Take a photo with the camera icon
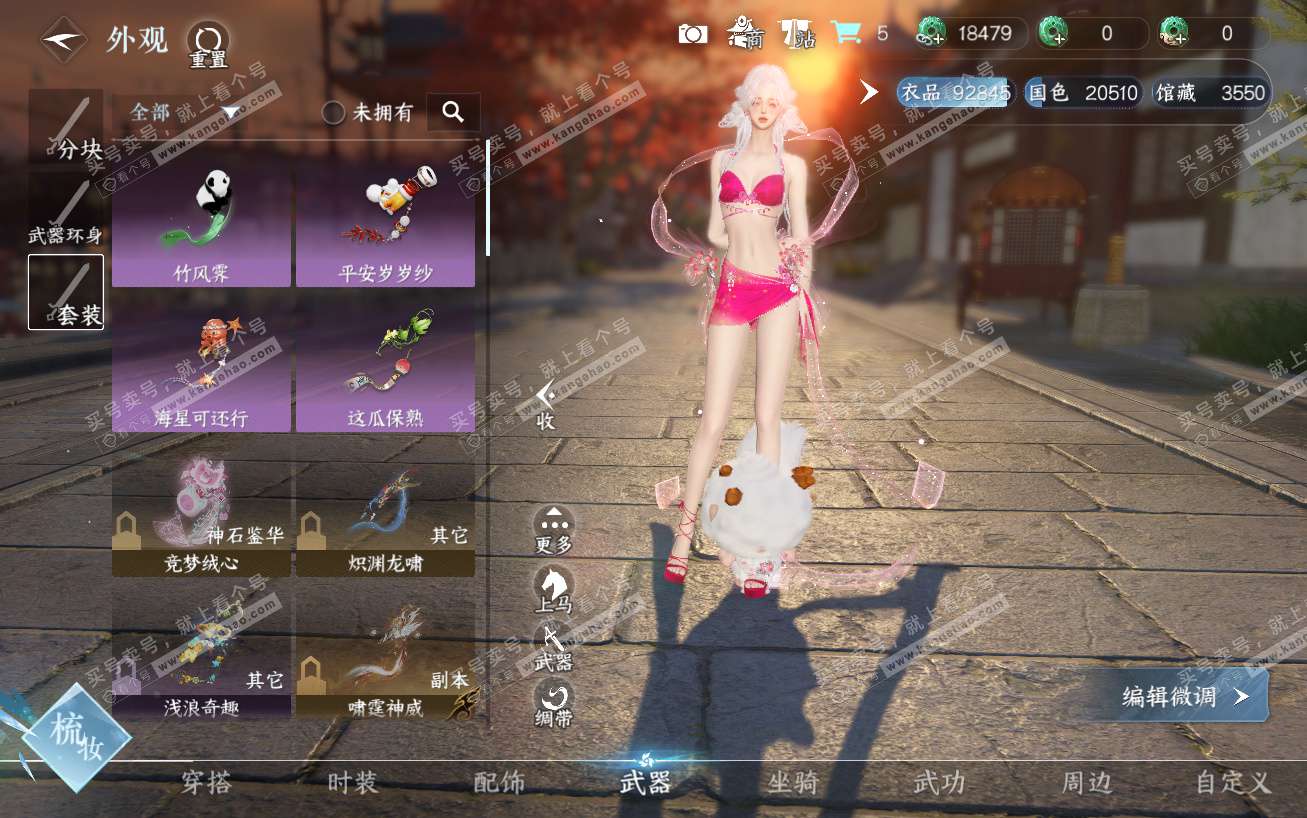Screen dimensions: 1307x818 [693, 34]
